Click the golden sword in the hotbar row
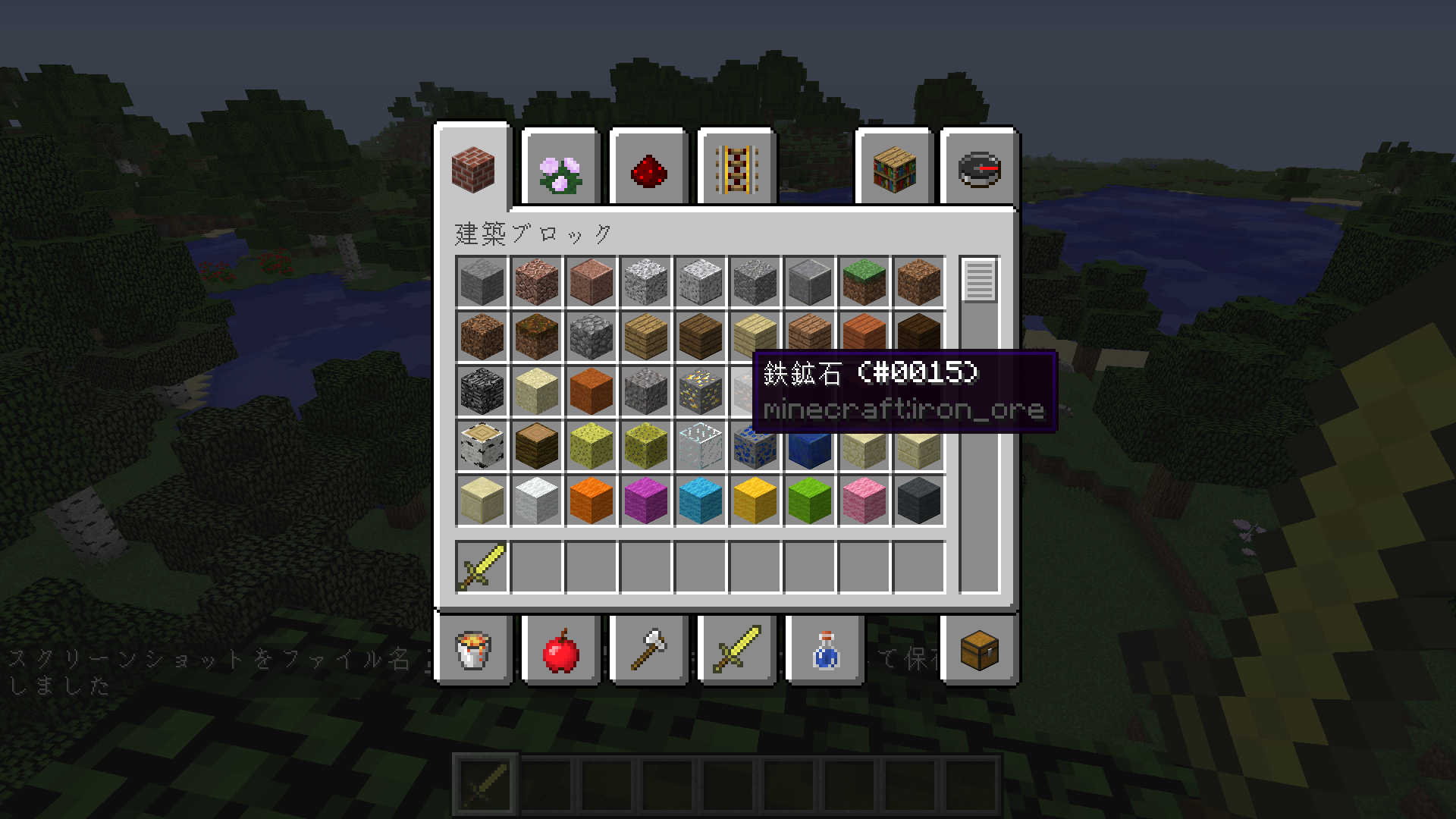 pyautogui.click(x=482, y=566)
